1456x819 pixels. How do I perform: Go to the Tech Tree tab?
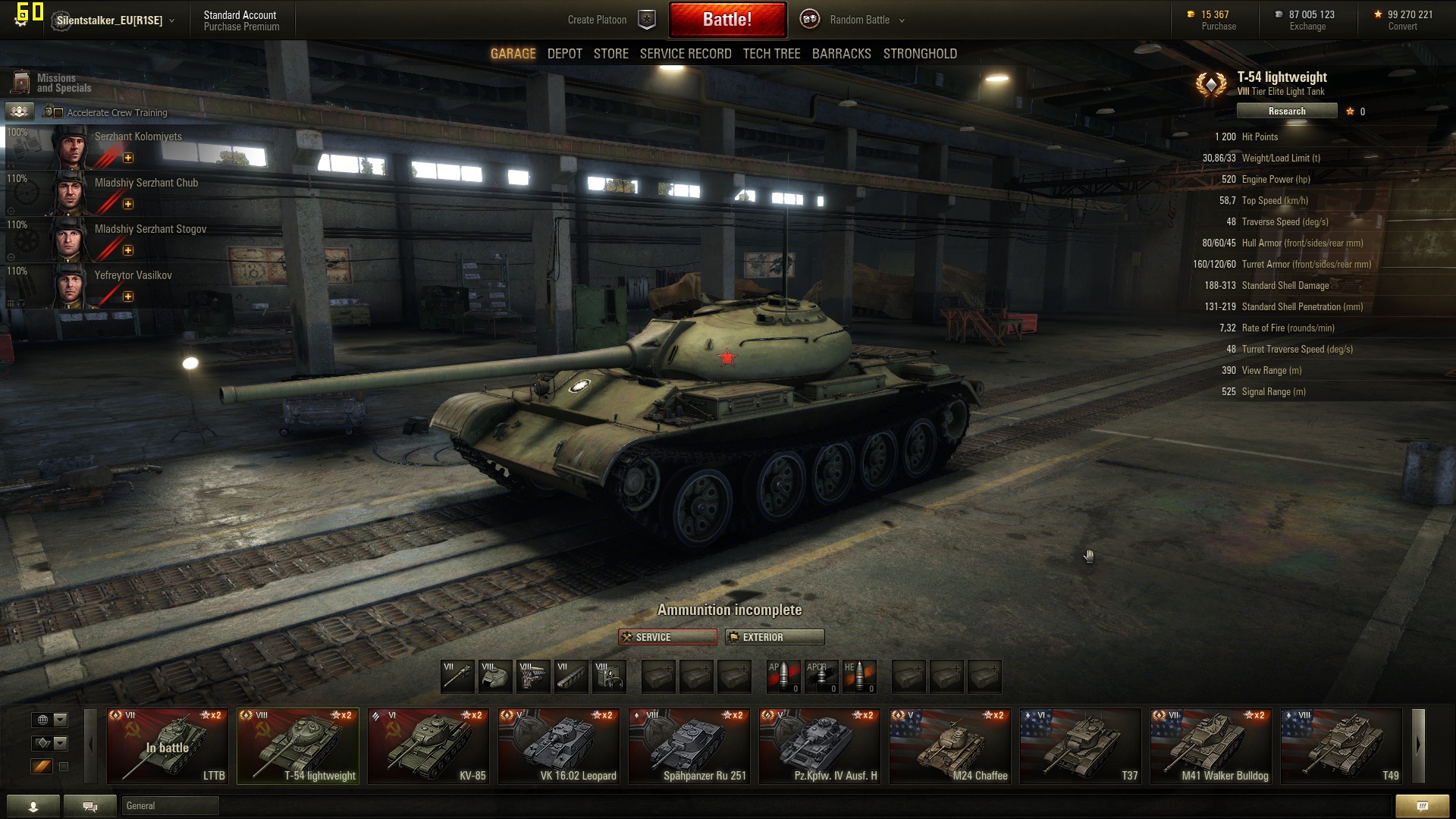tap(771, 54)
